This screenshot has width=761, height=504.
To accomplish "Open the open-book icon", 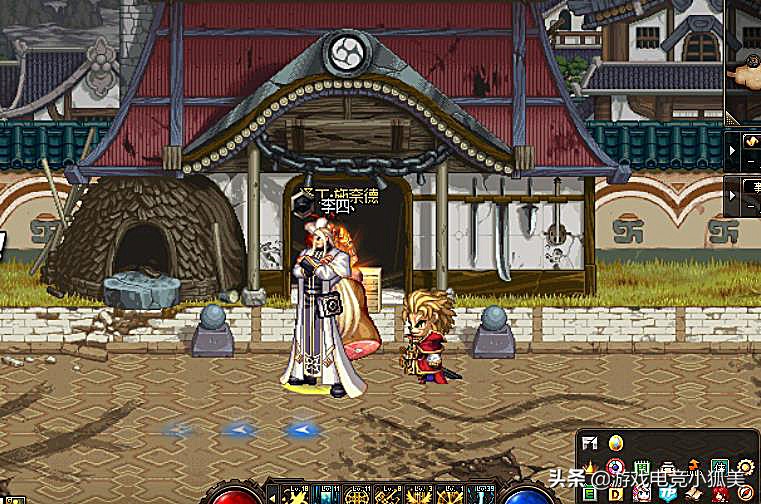I will [692, 492].
